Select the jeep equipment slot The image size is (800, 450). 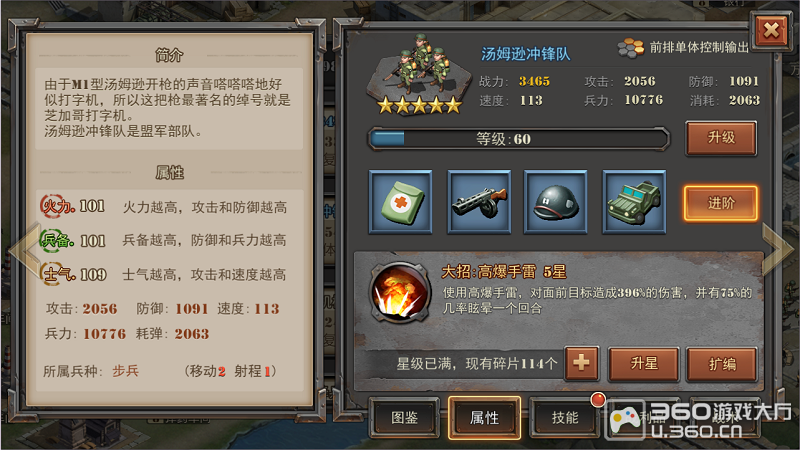click(x=634, y=203)
